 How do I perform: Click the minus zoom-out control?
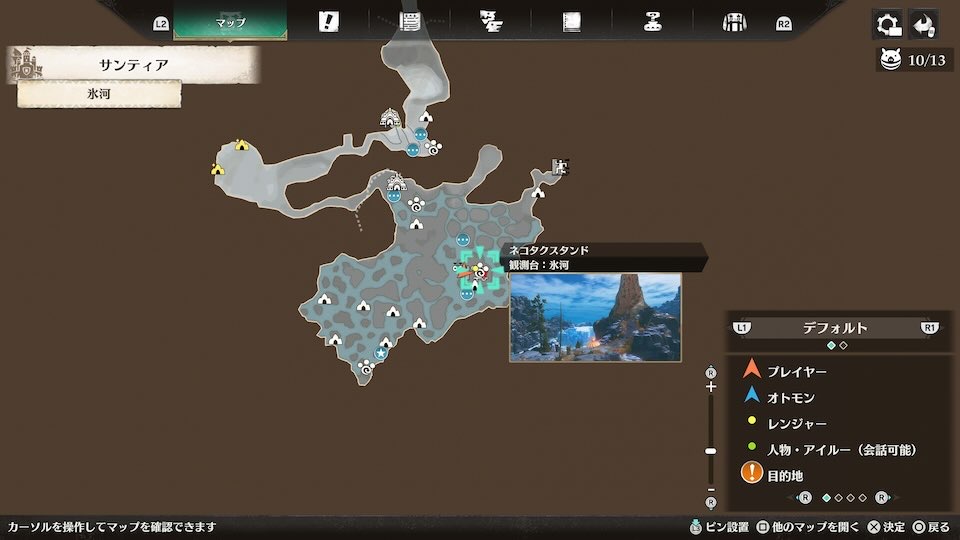[x=711, y=489]
